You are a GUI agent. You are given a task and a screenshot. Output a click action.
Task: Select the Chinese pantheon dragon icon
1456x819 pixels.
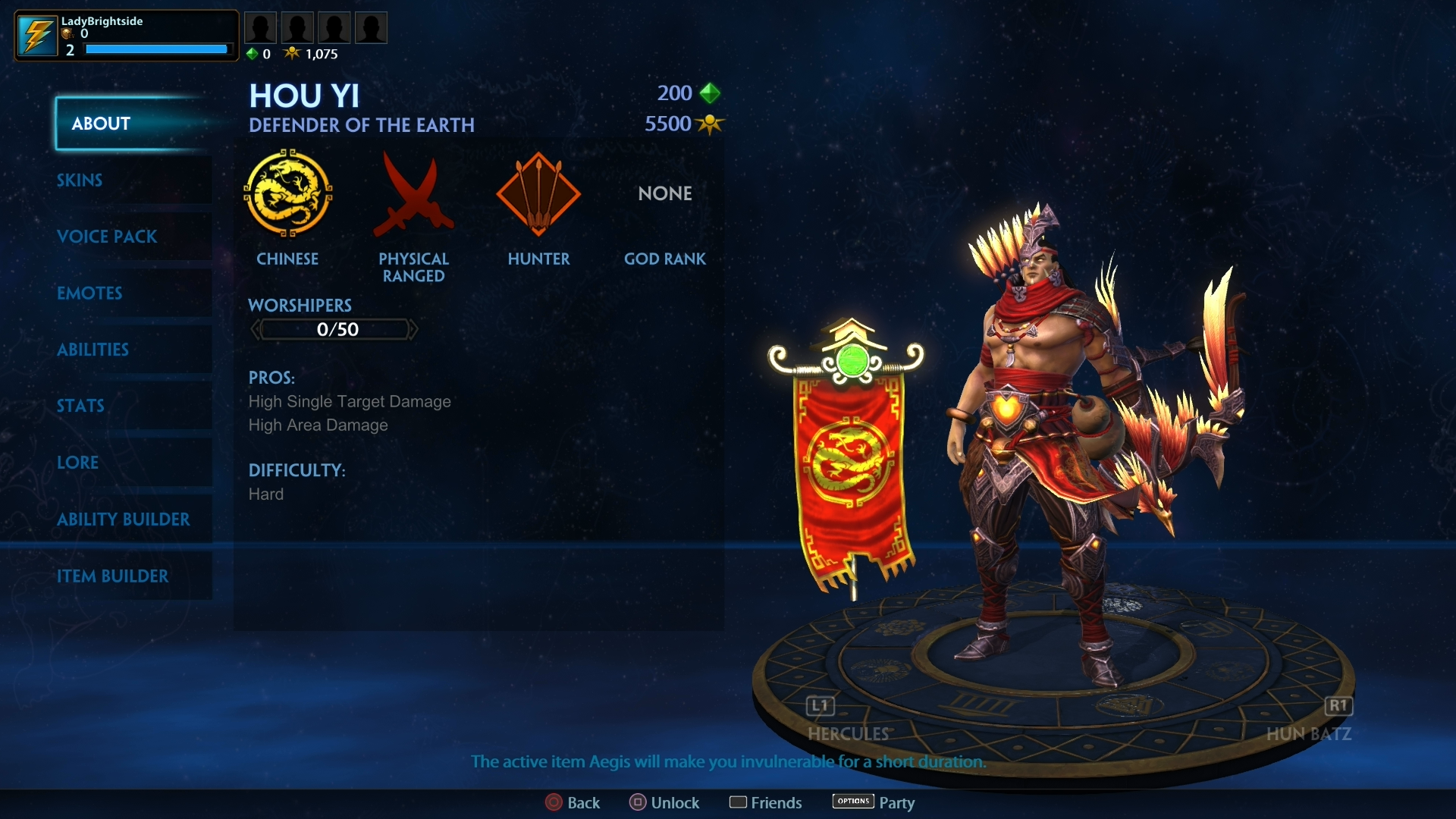coord(289,195)
